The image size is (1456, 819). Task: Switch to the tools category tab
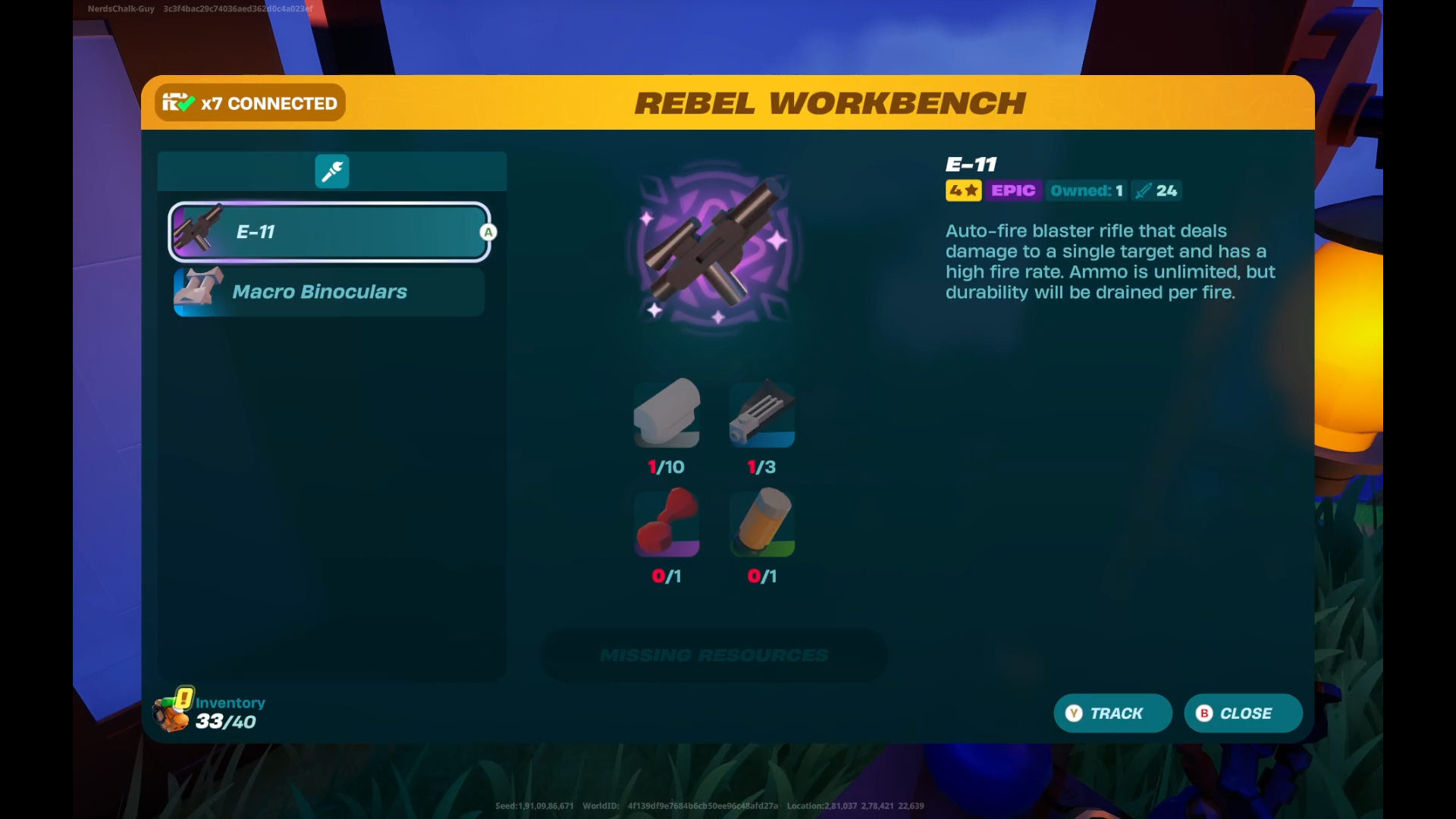(332, 171)
